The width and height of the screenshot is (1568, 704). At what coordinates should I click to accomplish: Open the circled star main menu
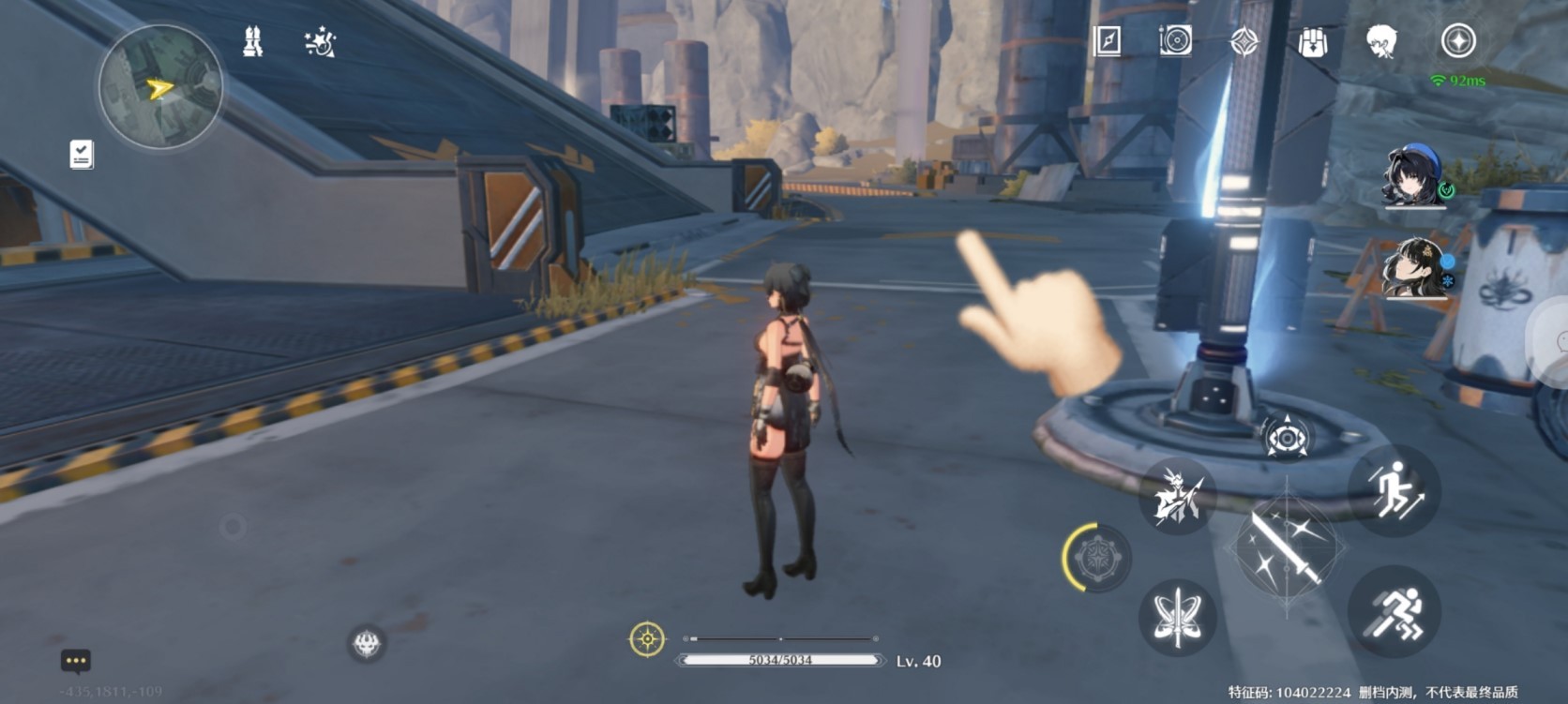(1457, 41)
